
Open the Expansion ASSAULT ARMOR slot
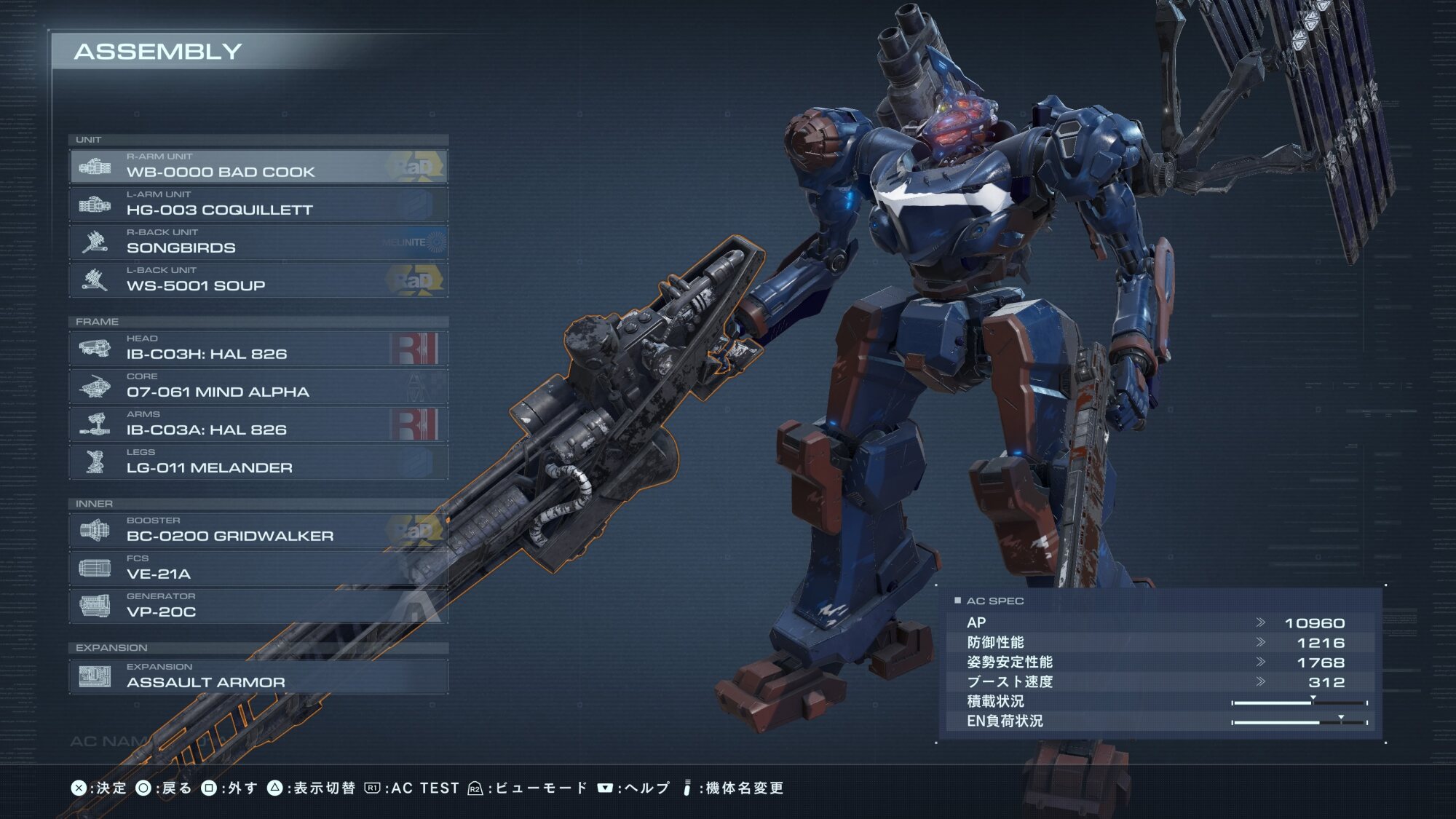[258, 676]
